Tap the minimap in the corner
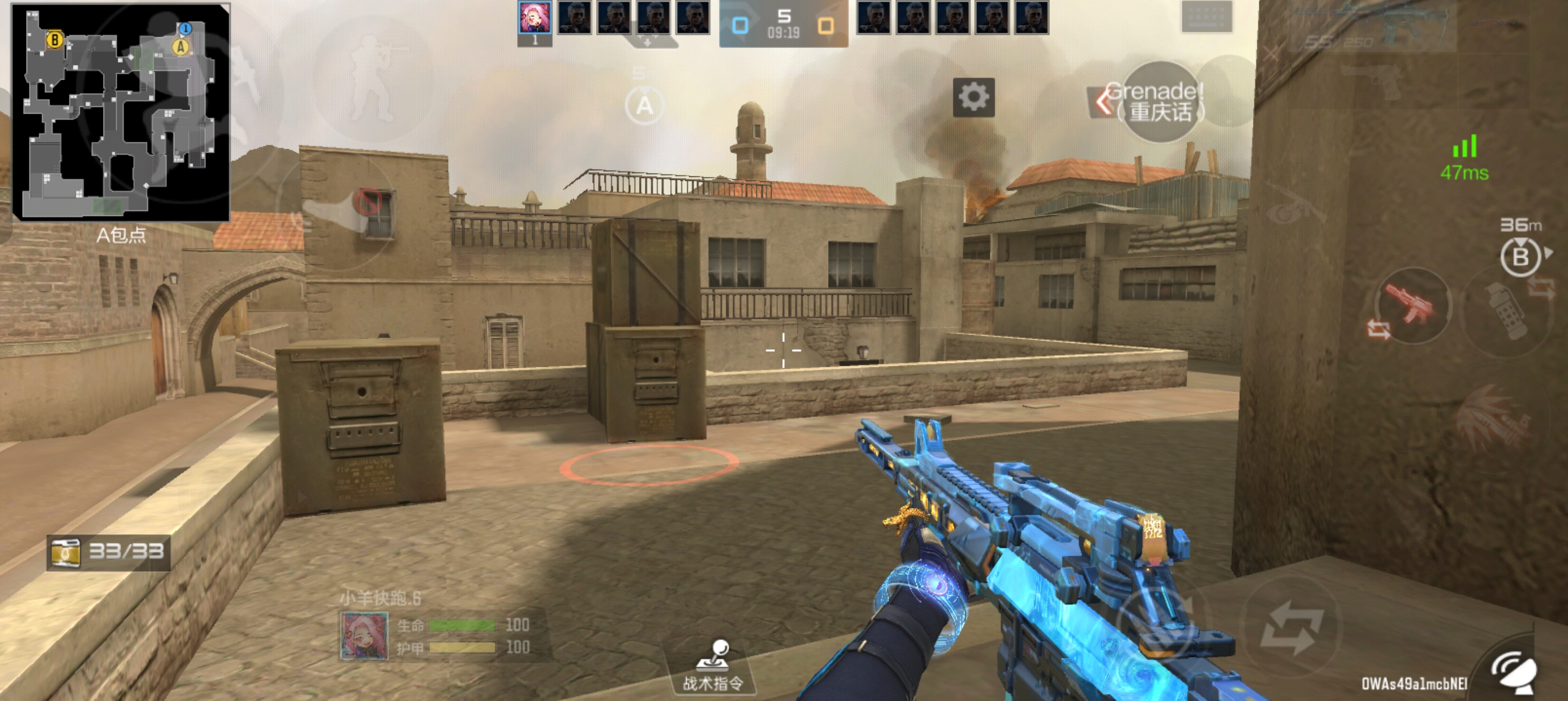The height and width of the screenshot is (701, 1568). pyautogui.click(x=122, y=111)
